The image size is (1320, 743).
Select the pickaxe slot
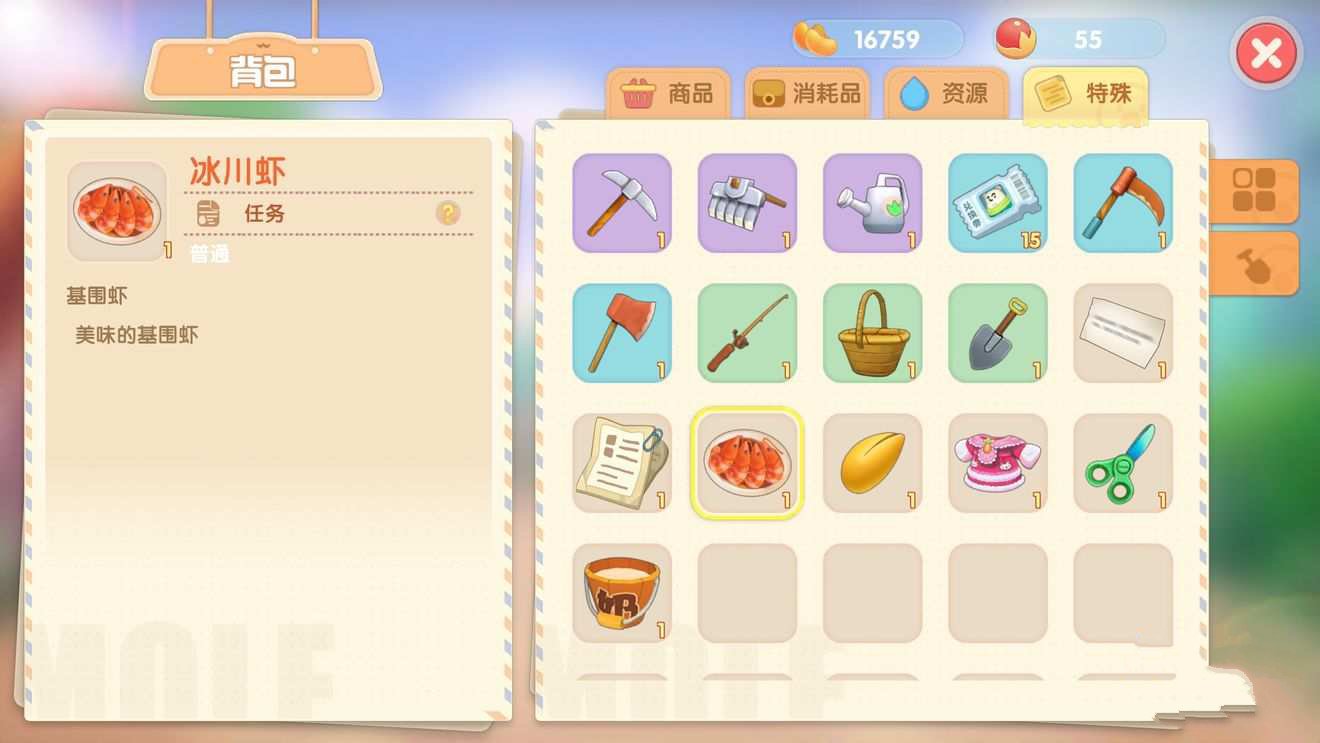click(x=622, y=203)
